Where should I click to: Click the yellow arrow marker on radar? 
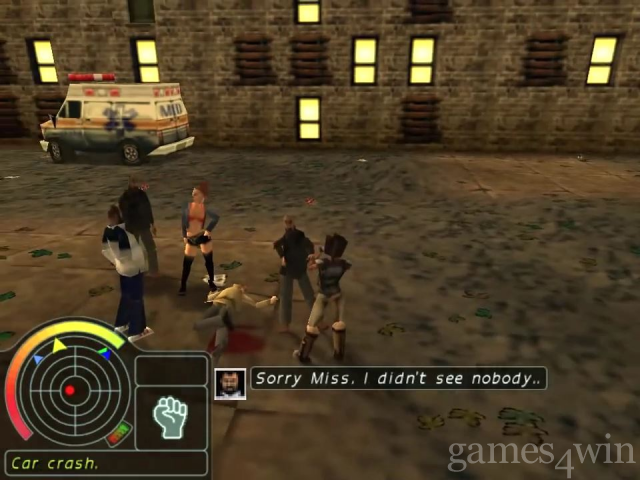59,345
